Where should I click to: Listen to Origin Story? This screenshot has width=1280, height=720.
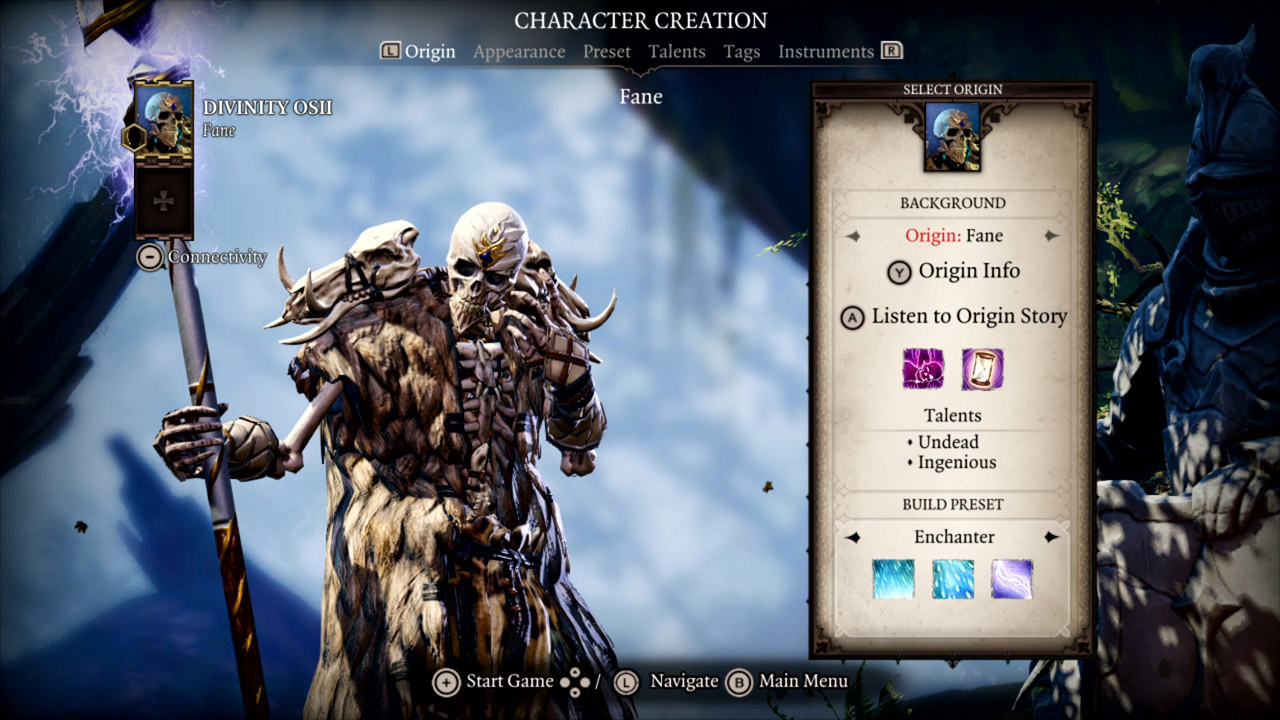pyautogui.click(x=954, y=317)
